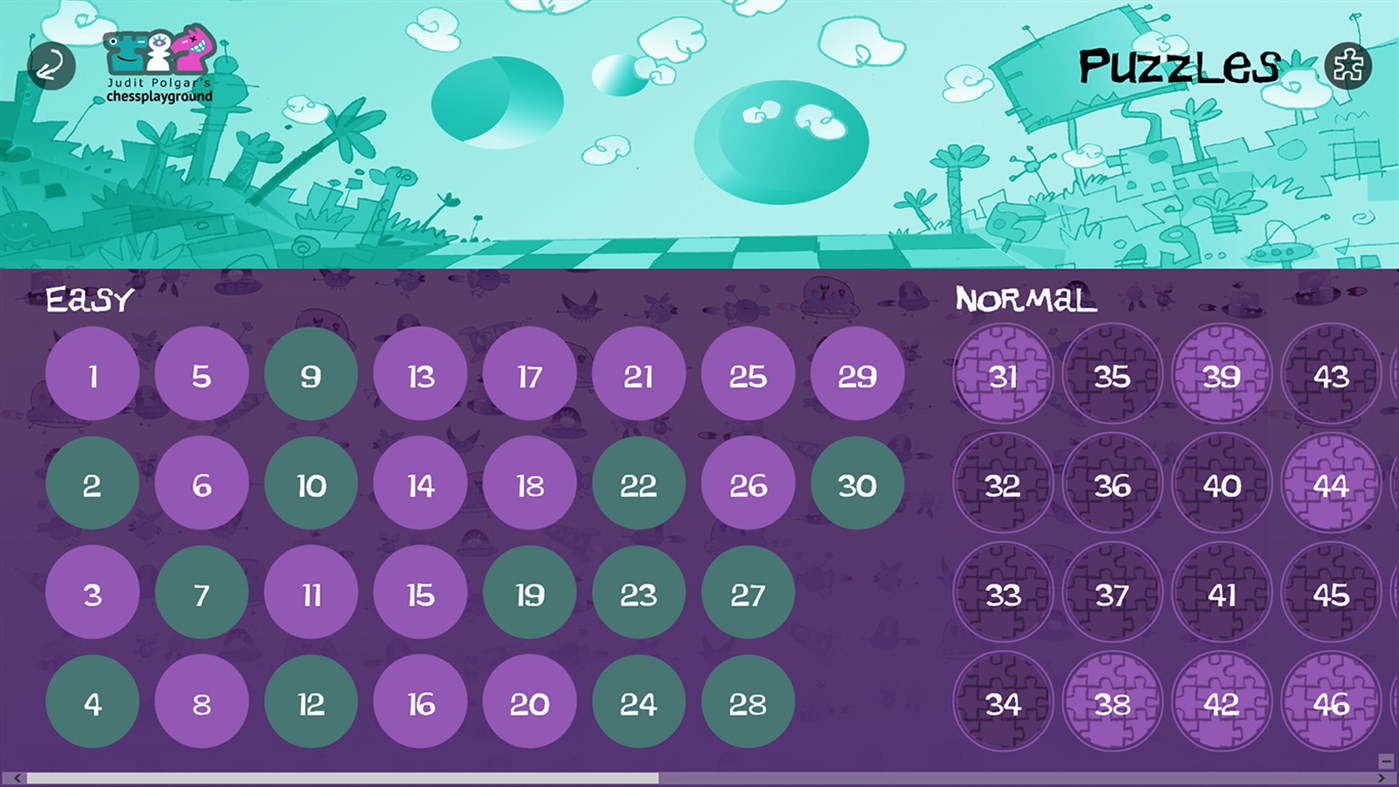
Task: Open locked puzzle 44
Action: point(1329,485)
